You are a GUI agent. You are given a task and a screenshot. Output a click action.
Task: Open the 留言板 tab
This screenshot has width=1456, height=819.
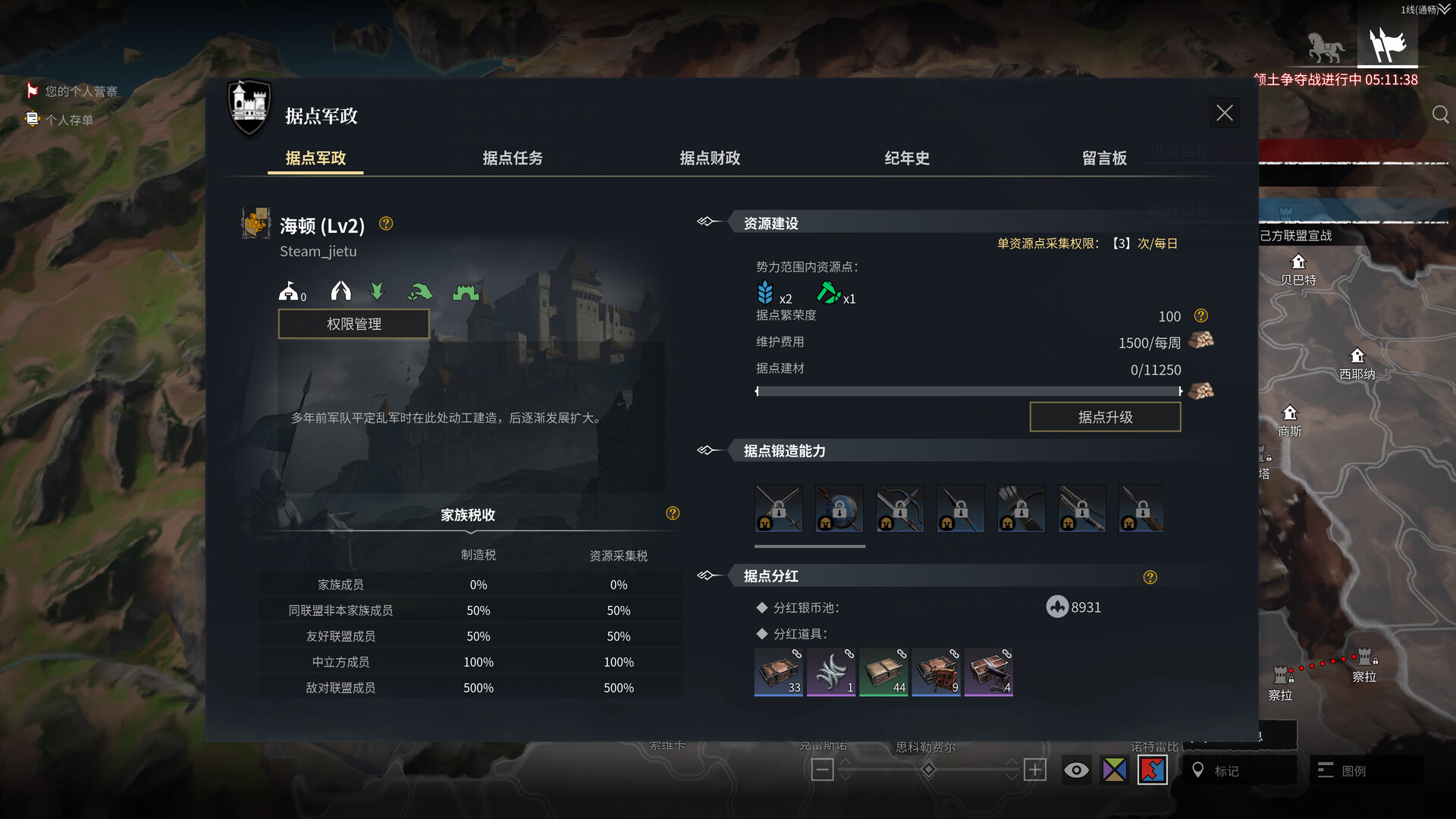coord(1104,158)
